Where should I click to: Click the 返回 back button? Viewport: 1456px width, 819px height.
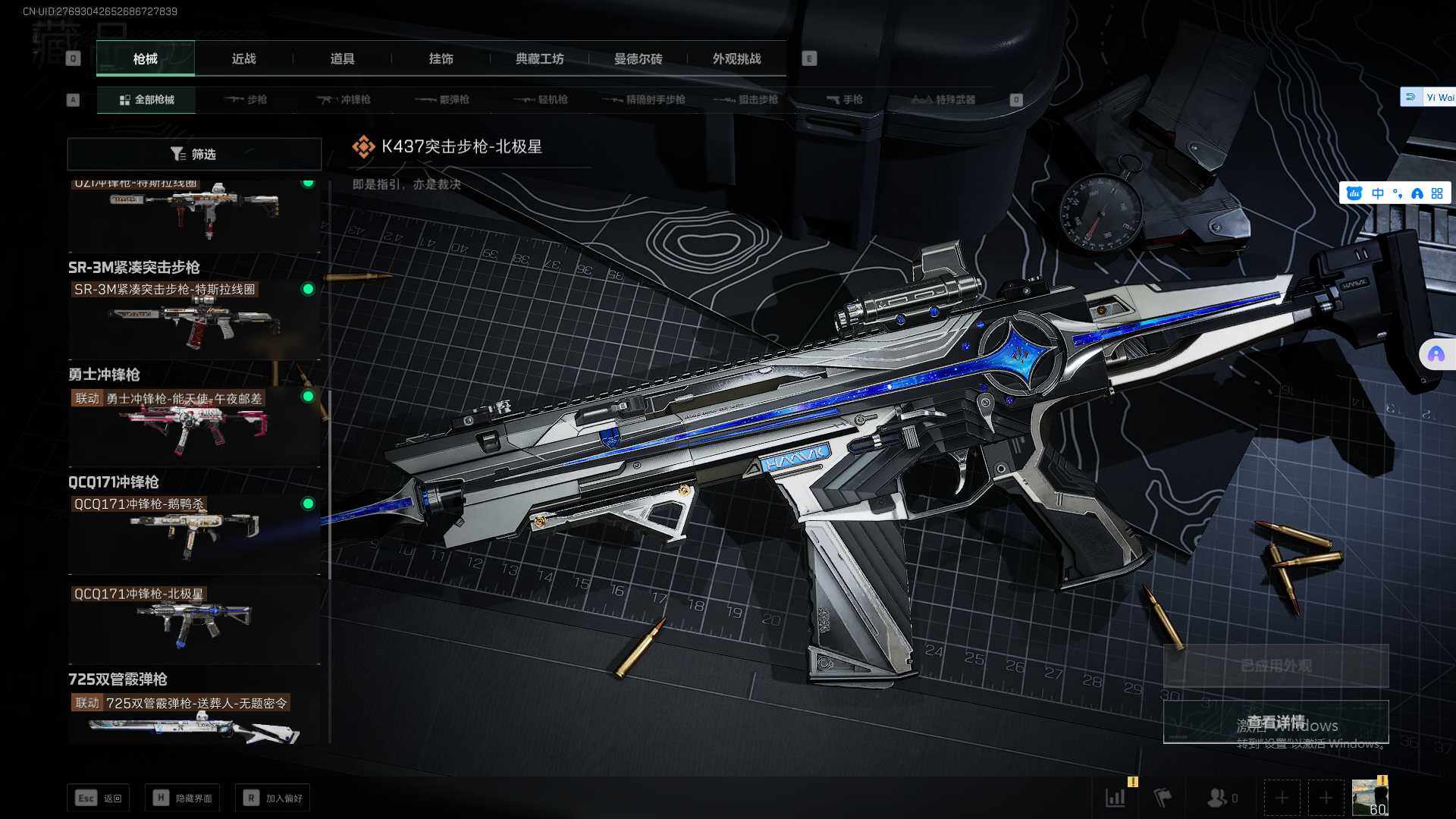pos(99,798)
